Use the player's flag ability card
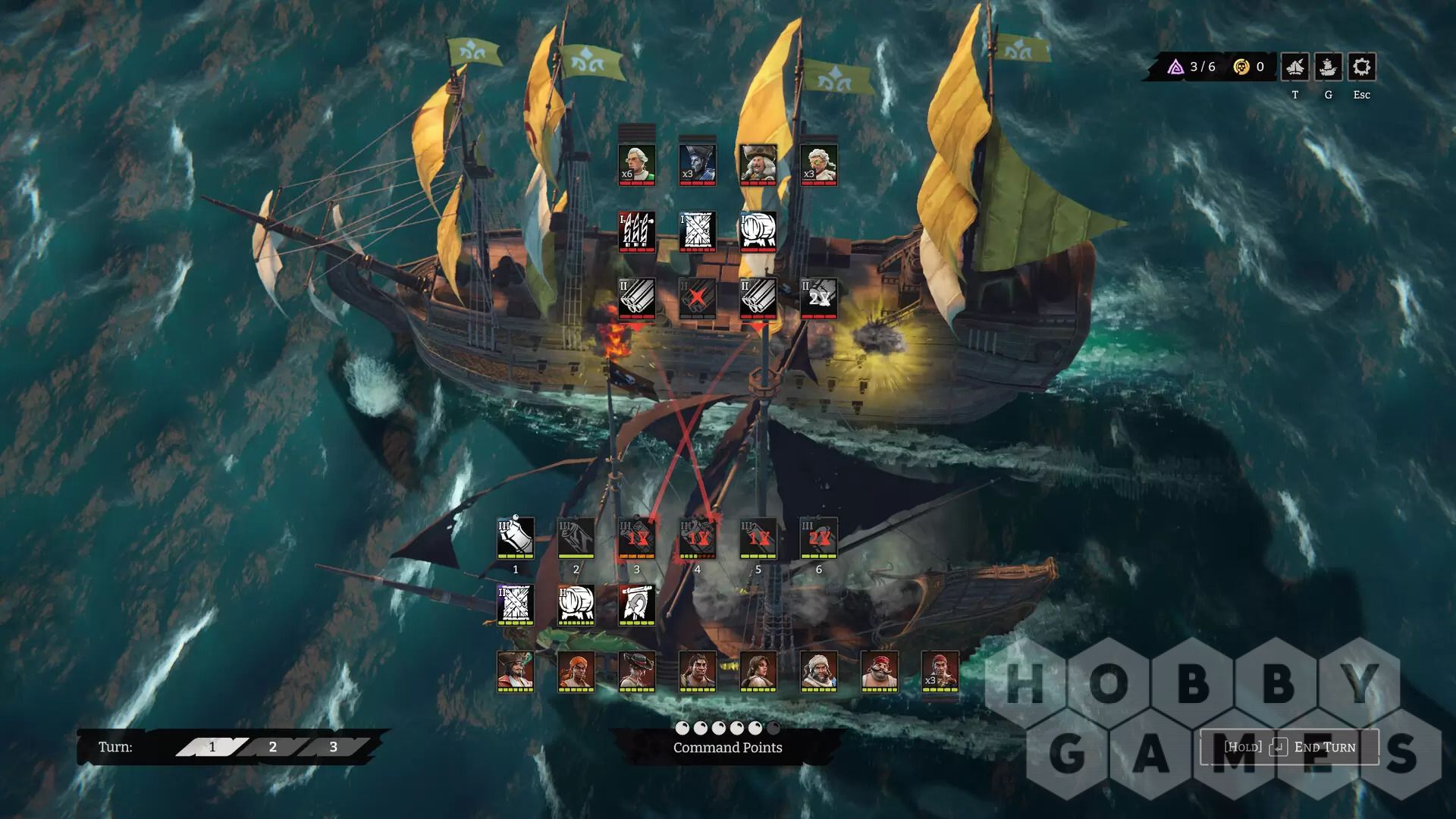This screenshot has height=819, width=1456. tap(637, 604)
